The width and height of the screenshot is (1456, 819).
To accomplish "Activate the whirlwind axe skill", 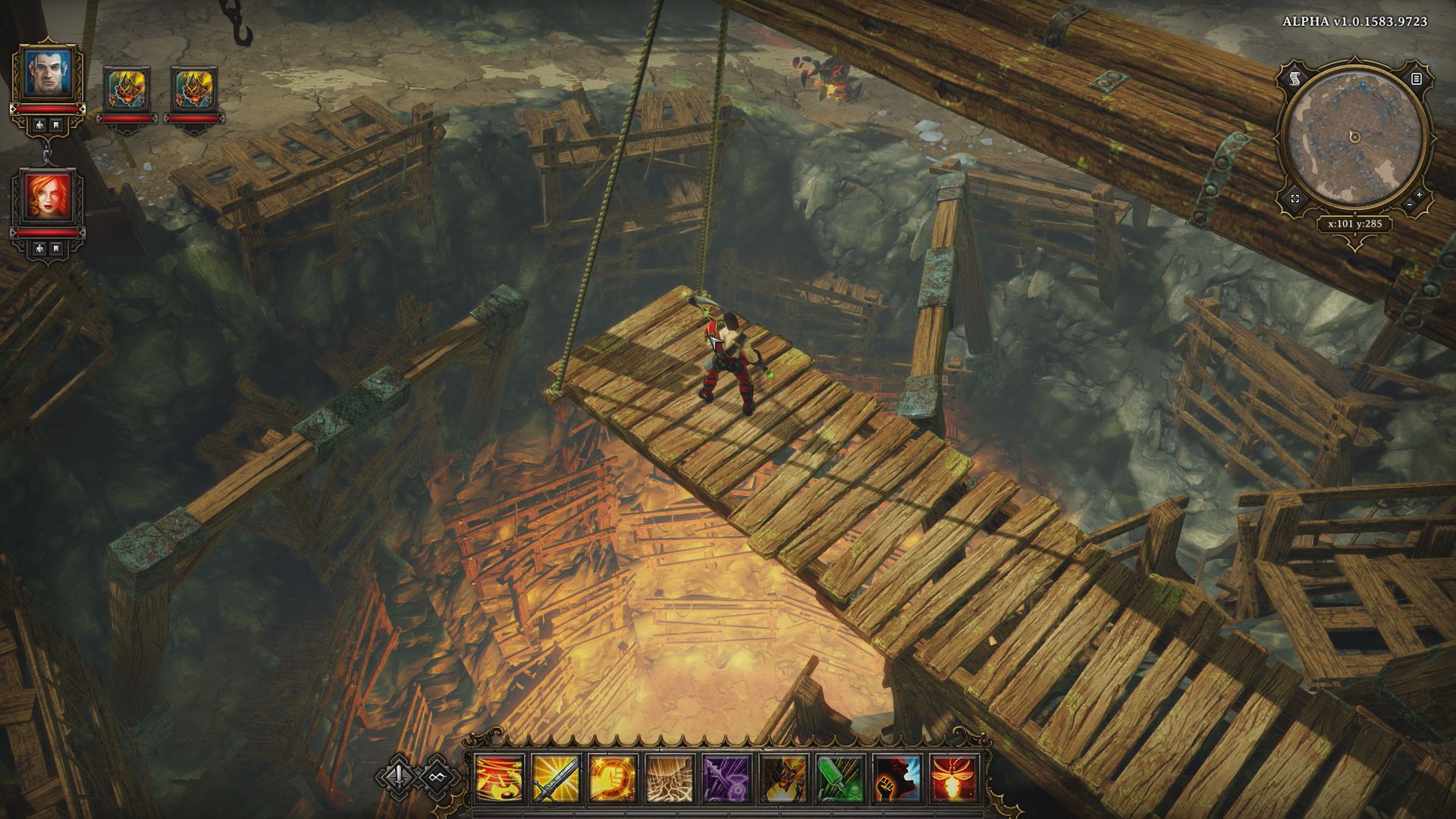I will pyautogui.click(x=498, y=780).
